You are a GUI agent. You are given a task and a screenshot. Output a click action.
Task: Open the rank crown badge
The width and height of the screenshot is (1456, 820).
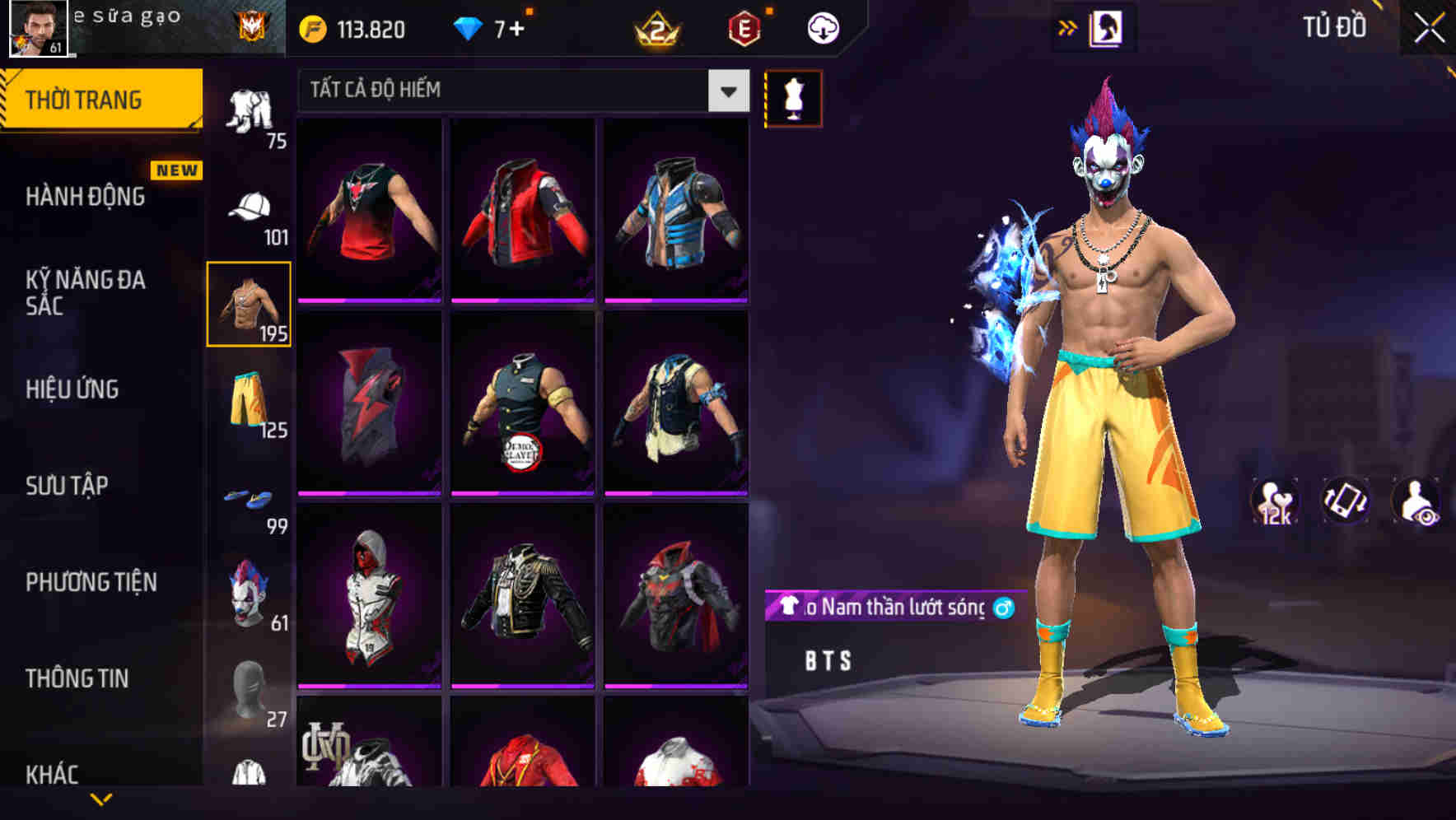[x=656, y=29]
